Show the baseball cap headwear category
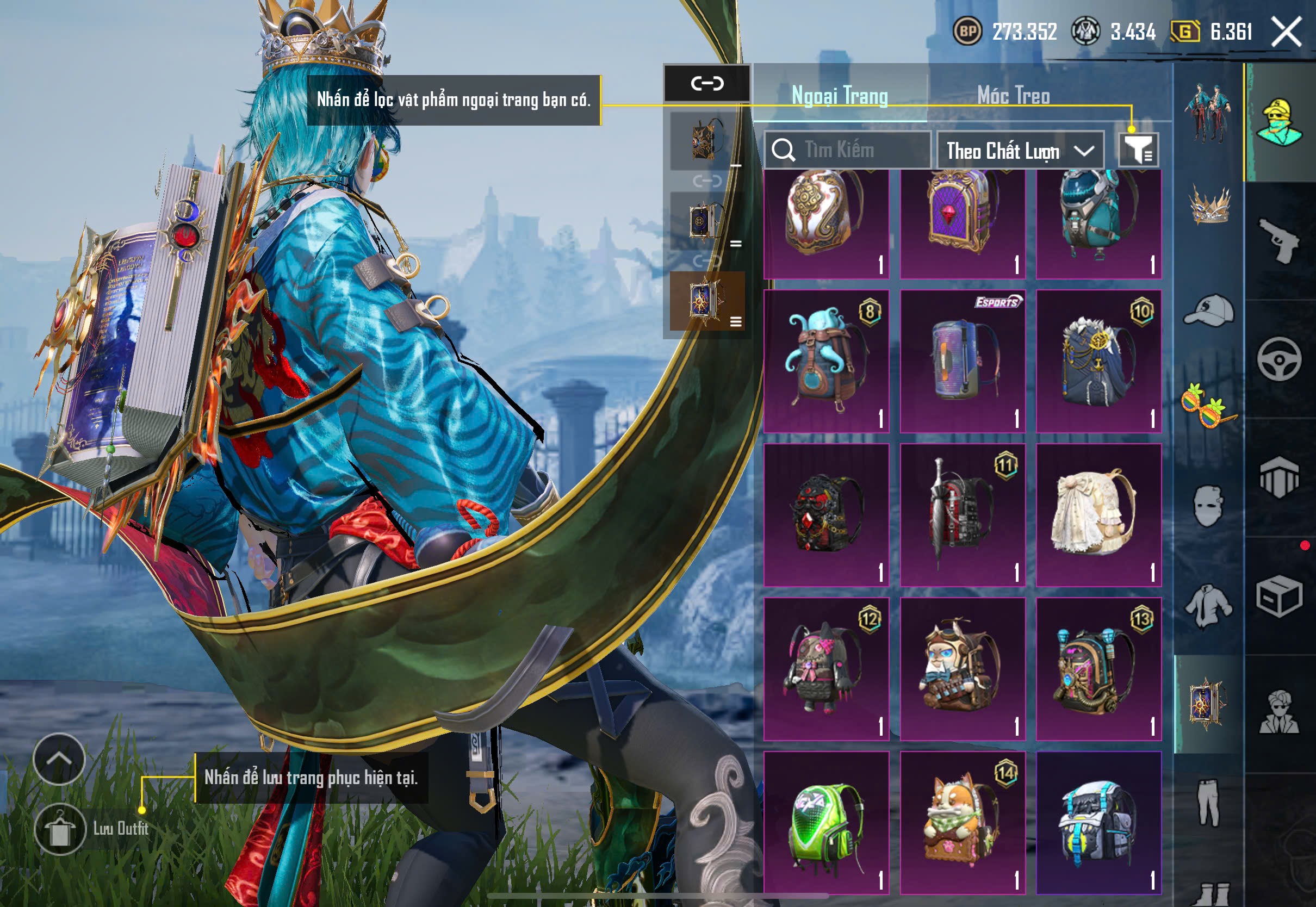This screenshot has width=1316, height=907. (x=1208, y=310)
